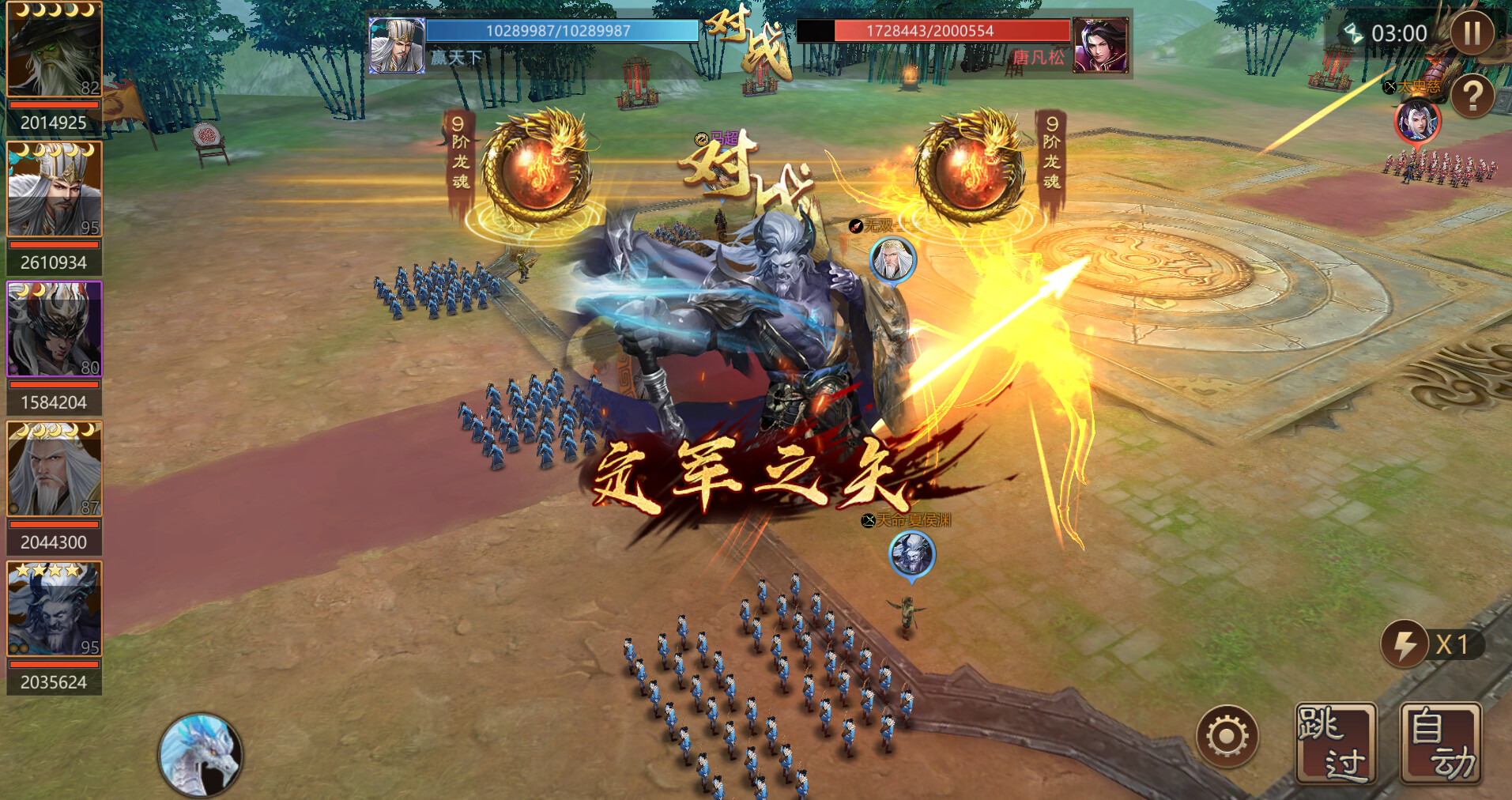Activate the ice dragon summon icon
The width and height of the screenshot is (1512, 800).
[x=200, y=753]
